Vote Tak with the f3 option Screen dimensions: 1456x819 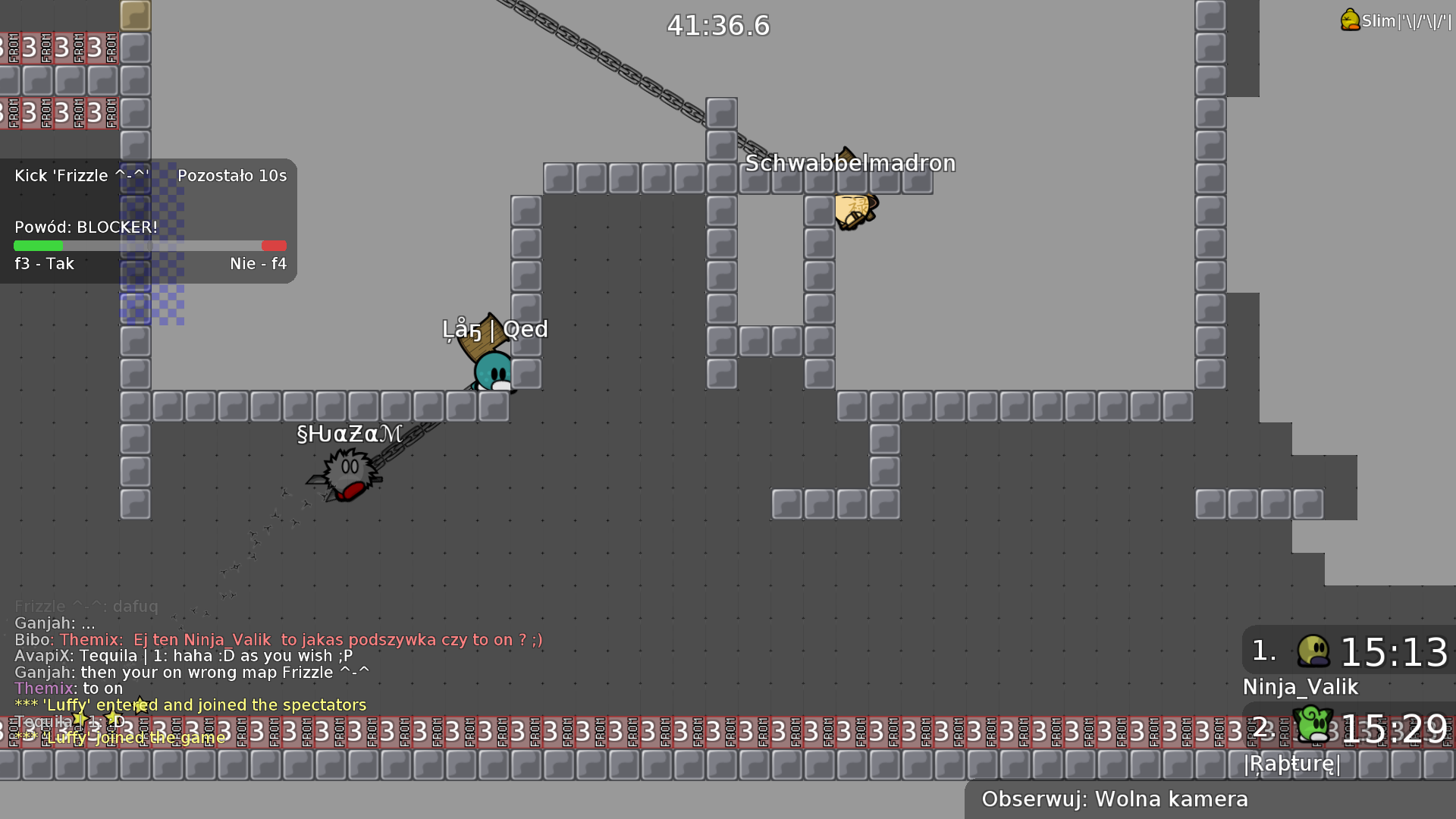pos(42,263)
